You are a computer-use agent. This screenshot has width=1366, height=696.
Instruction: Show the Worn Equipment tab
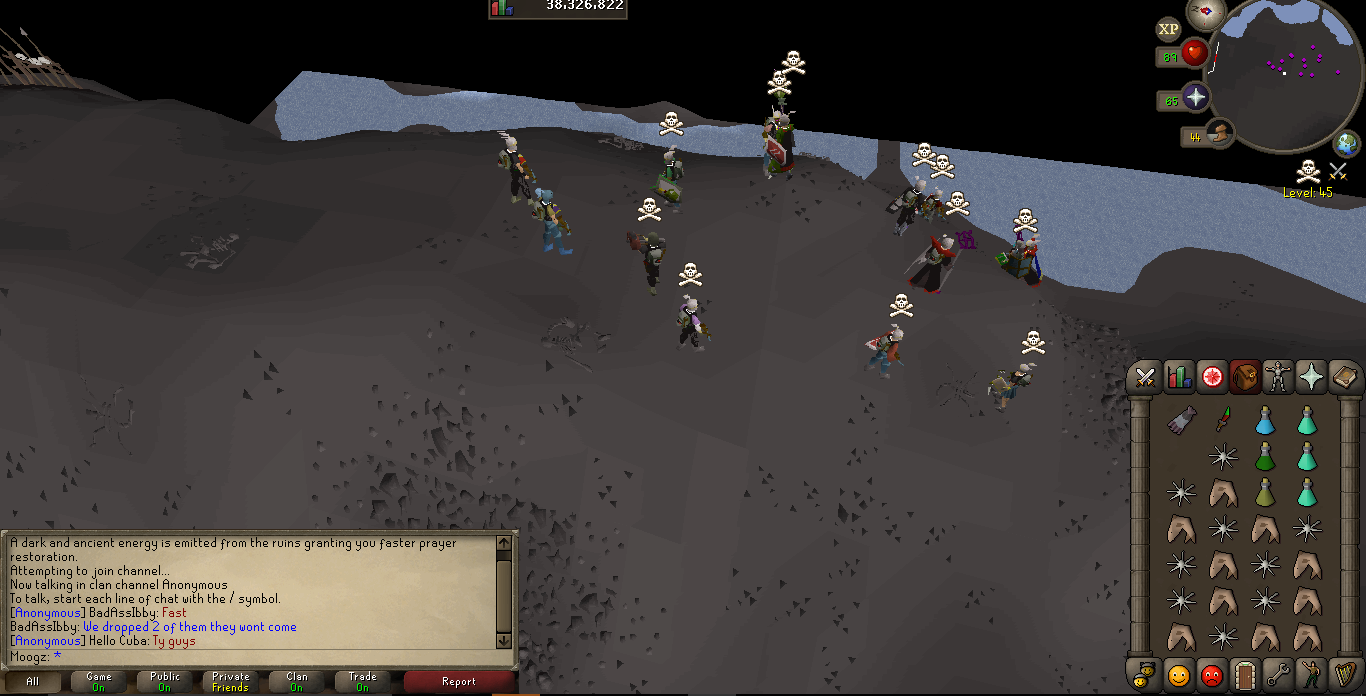[1278, 377]
